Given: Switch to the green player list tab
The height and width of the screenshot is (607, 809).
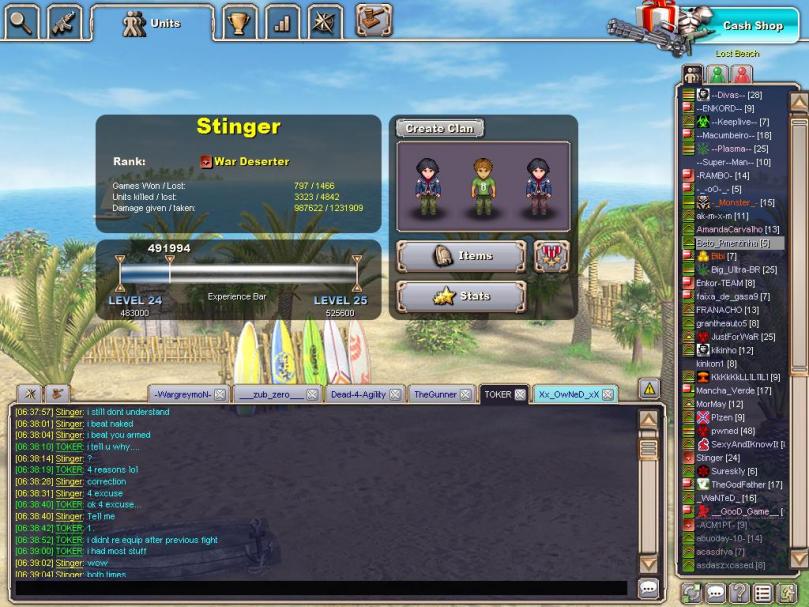Looking at the screenshot, I should pos(717,75).
